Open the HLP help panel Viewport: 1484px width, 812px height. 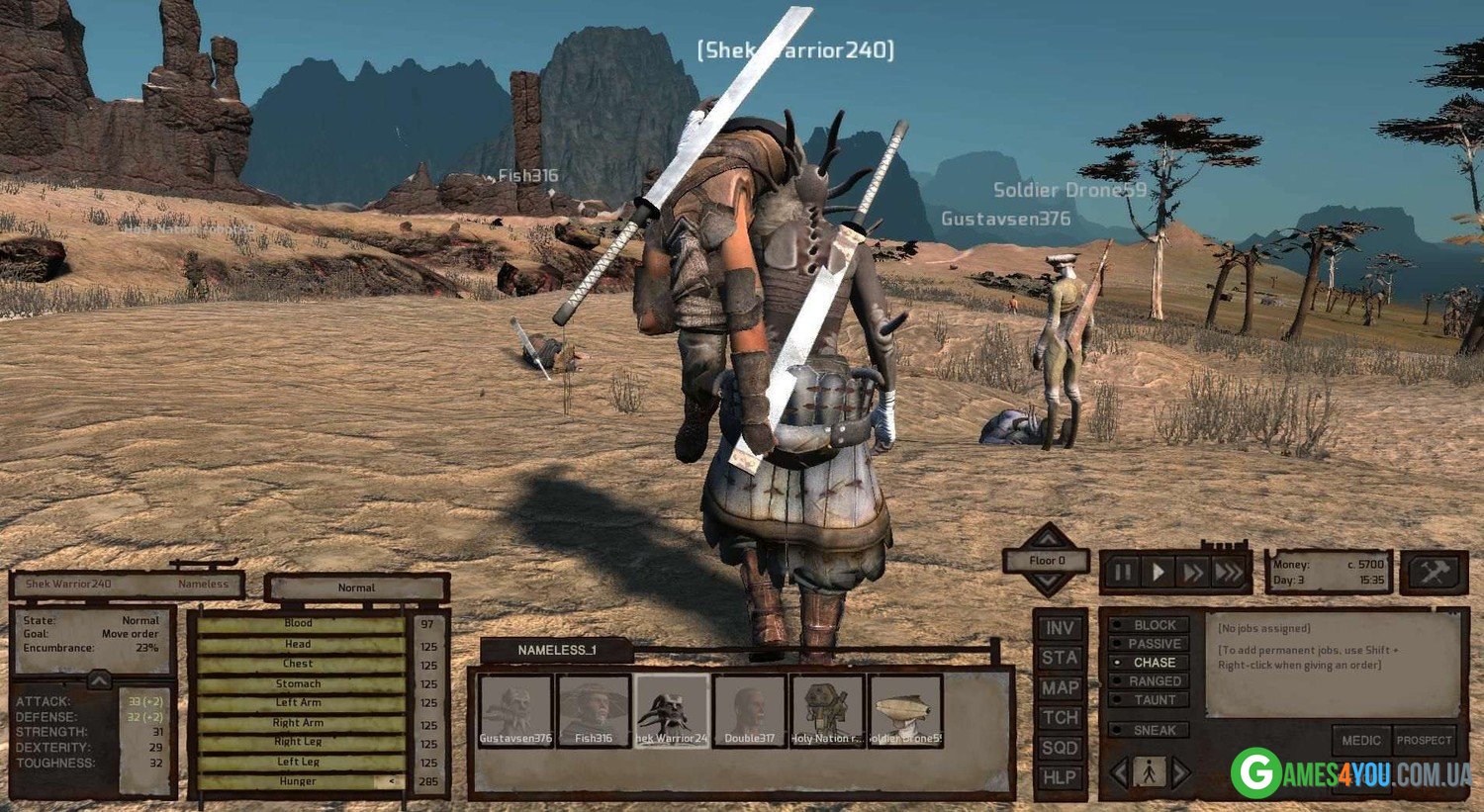(1060, 777)
